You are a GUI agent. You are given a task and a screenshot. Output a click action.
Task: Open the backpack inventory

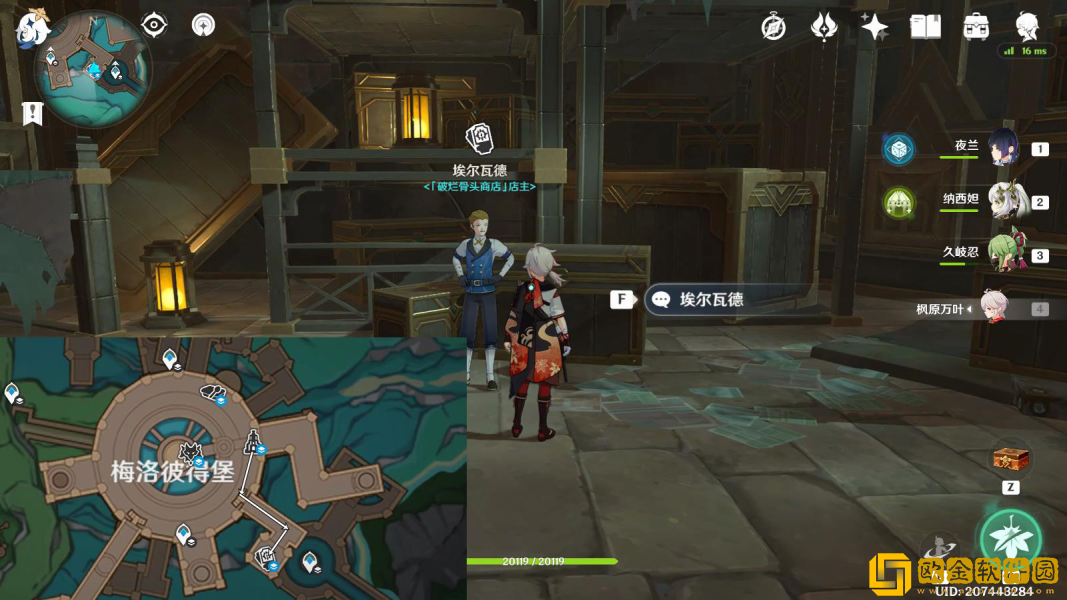[x=976, y=27]
